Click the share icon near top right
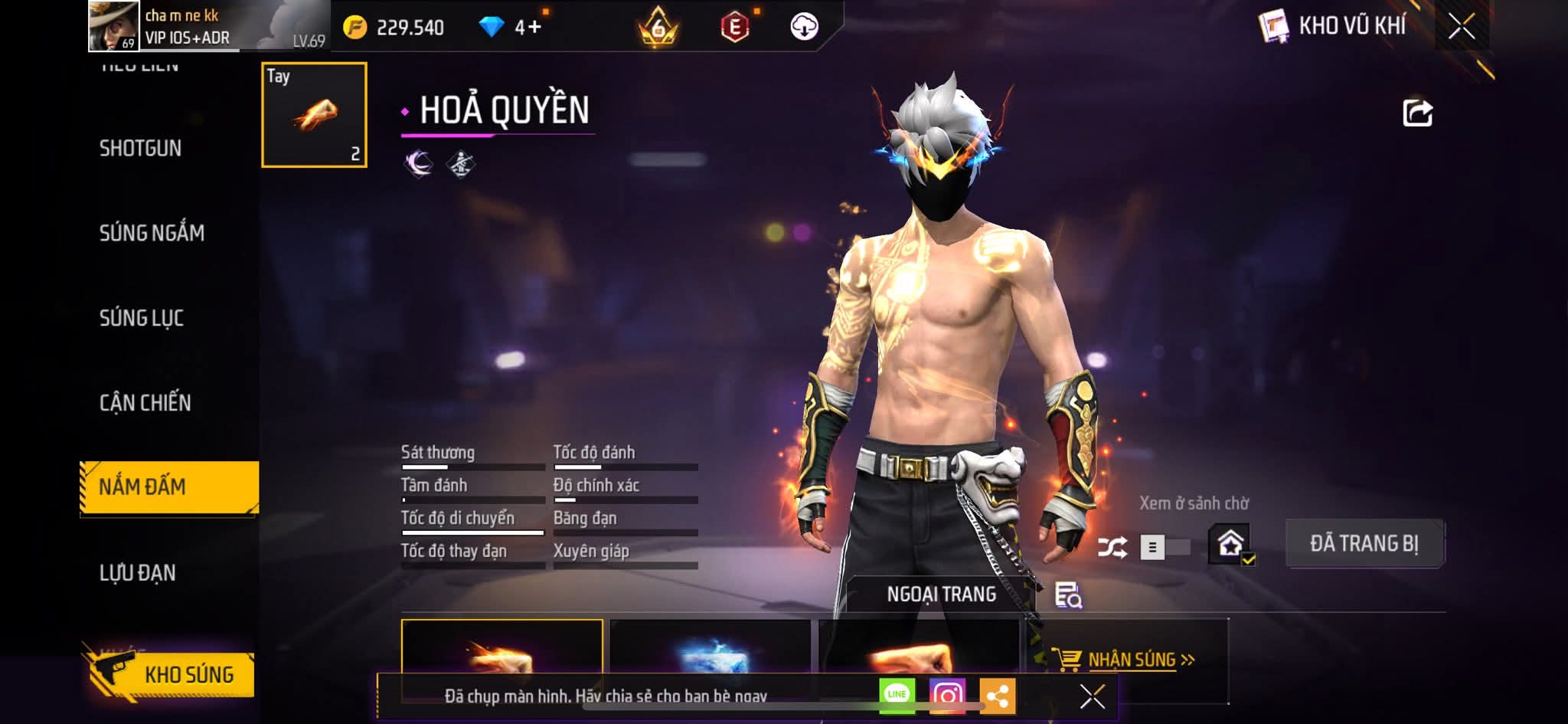 pyautogui.click(x=1417, y=113)
